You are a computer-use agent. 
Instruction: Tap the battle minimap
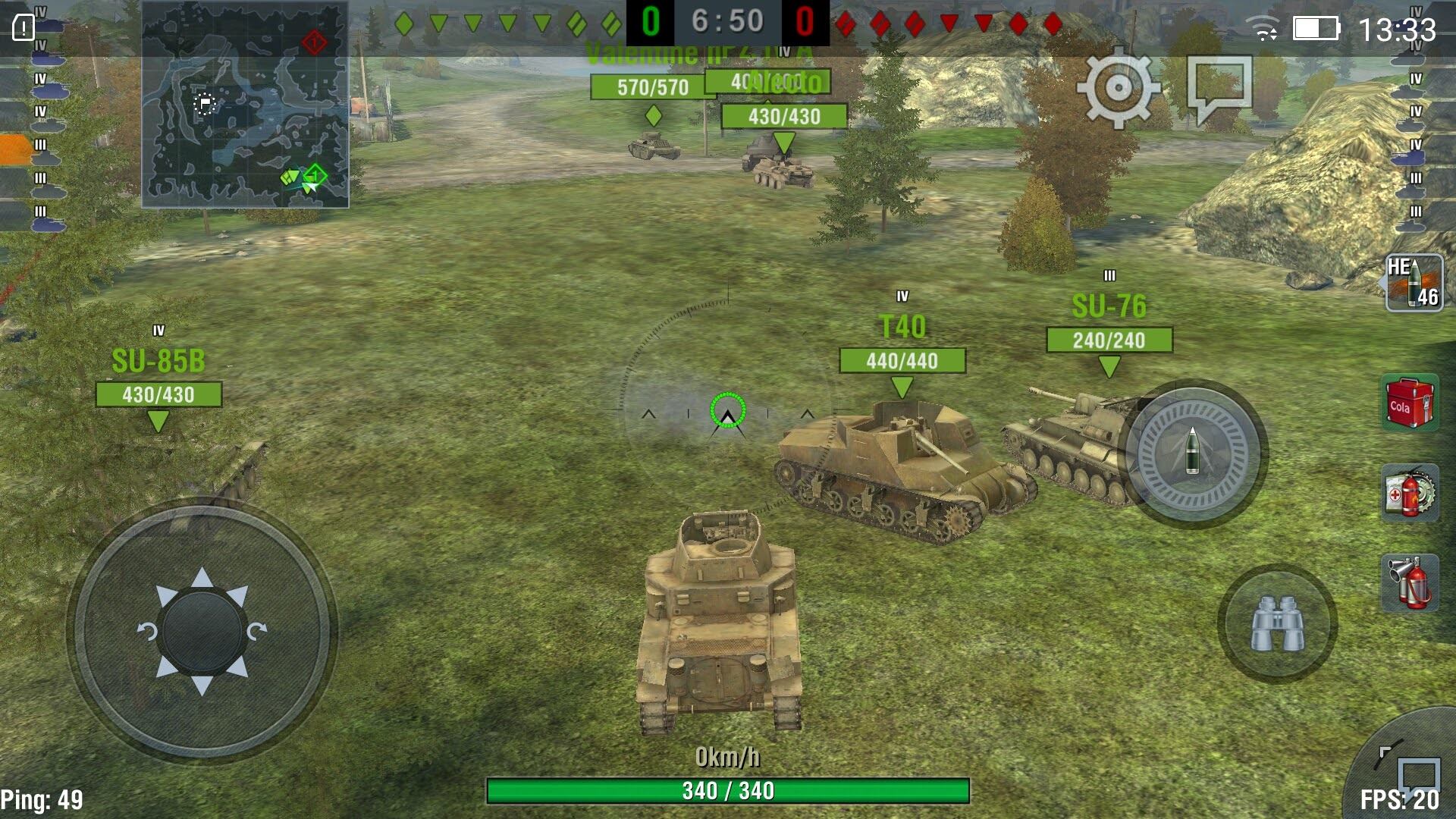pyautogui.click(x=245, y=105)
